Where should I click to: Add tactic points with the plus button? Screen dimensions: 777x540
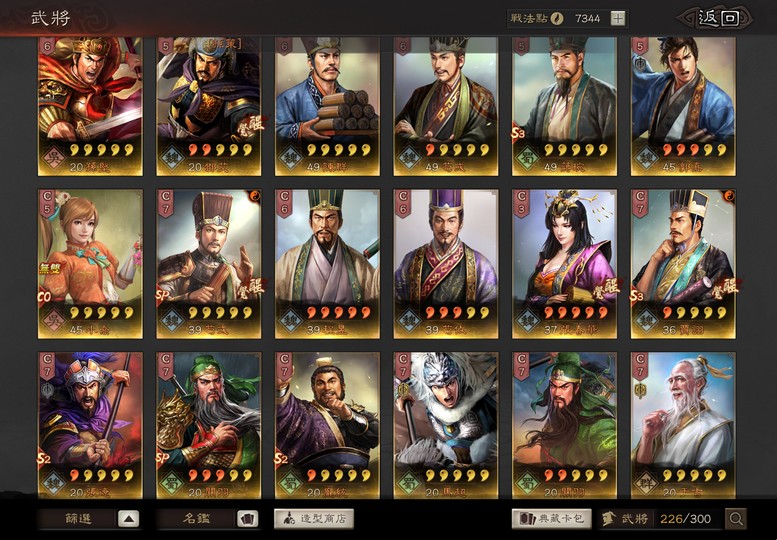[618, 18]
